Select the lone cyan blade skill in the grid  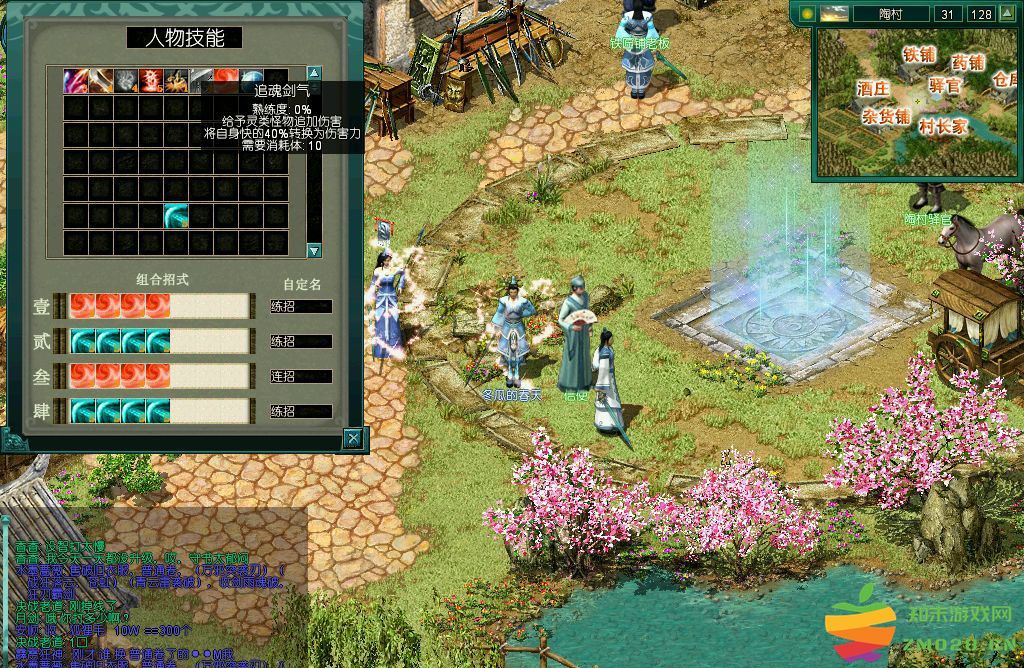coord(177,215)
